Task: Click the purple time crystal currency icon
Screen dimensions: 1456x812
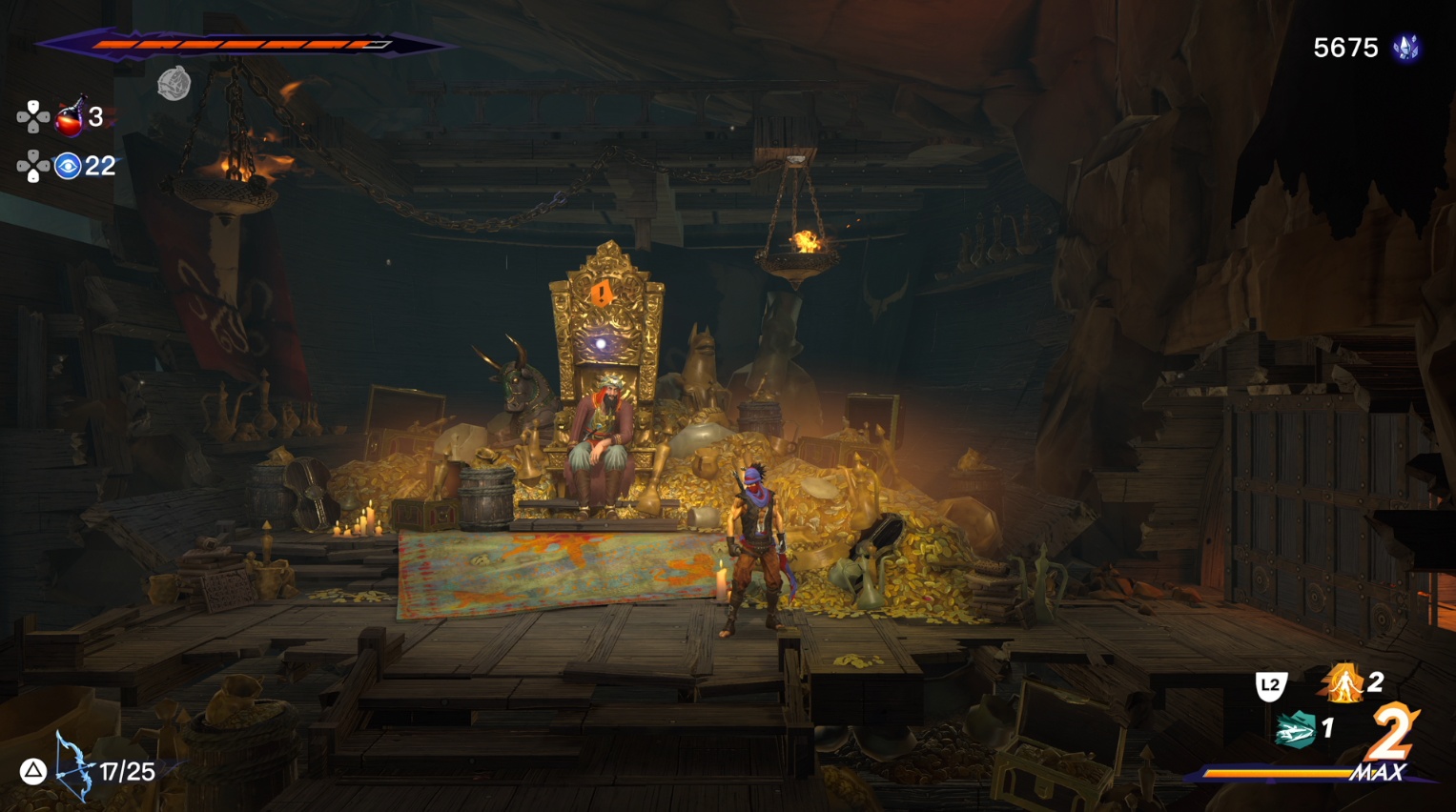Action: [1405, 48]
